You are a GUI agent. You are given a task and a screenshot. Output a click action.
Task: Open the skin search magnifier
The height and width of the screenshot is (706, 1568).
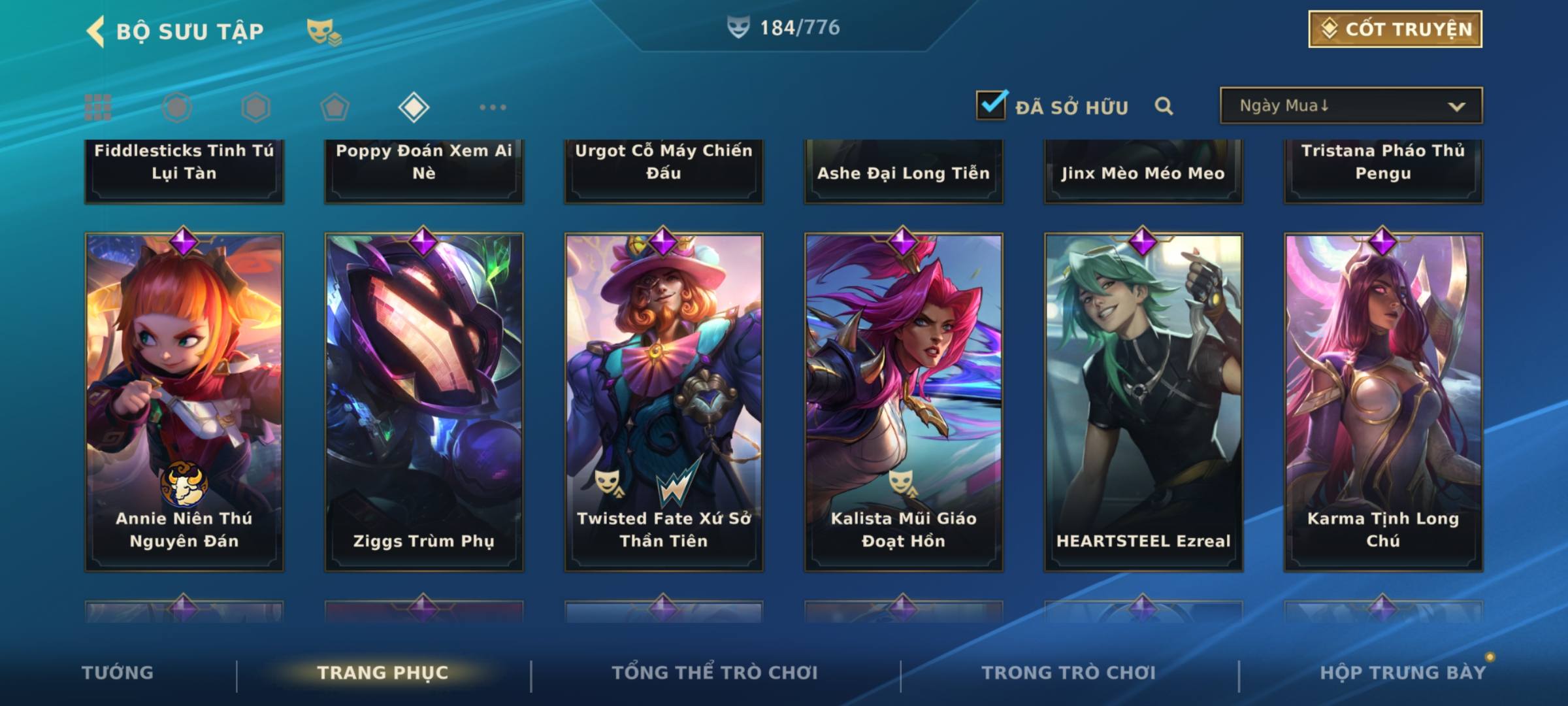pyautogui.click(x=1164, y=106)
